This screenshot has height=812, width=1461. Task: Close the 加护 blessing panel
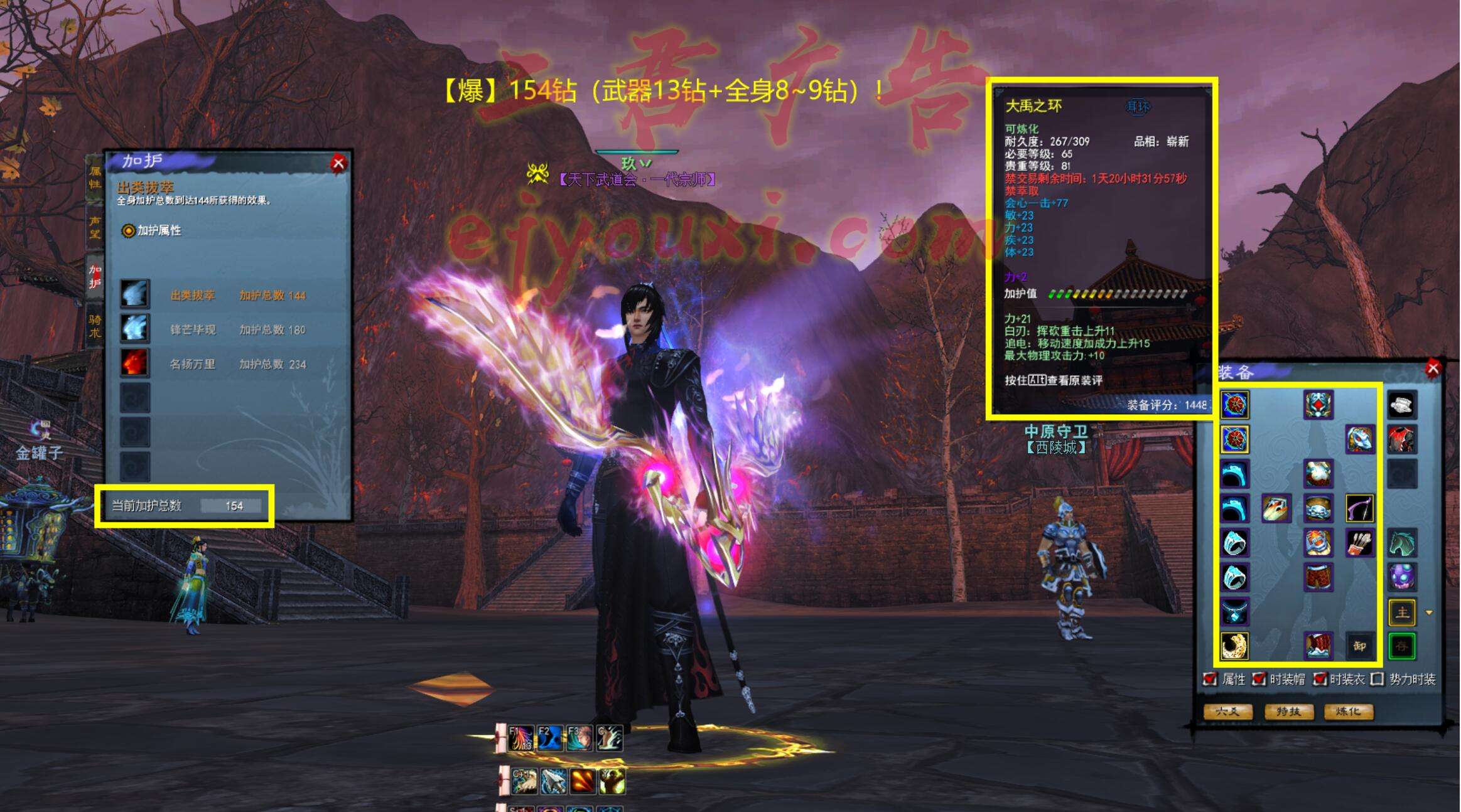click(338, 164)
